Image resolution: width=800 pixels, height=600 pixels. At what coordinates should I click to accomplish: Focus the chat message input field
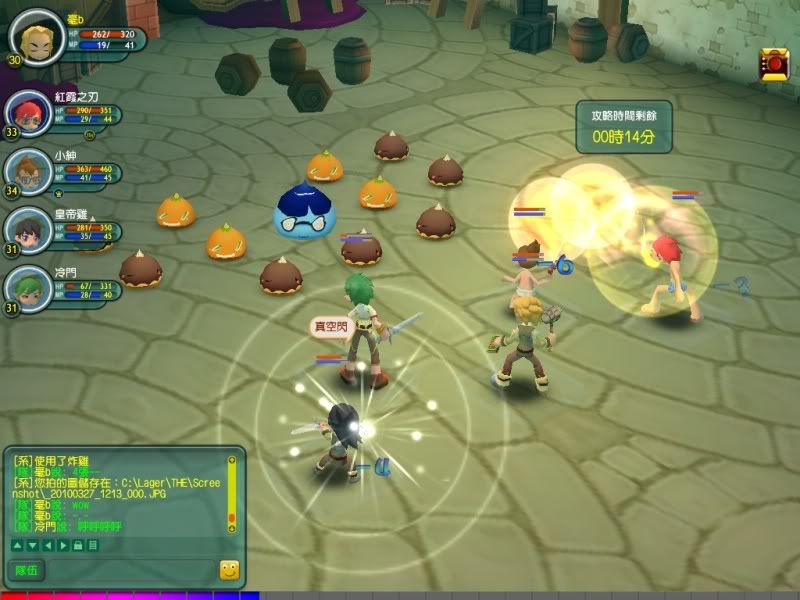(130, 570)
